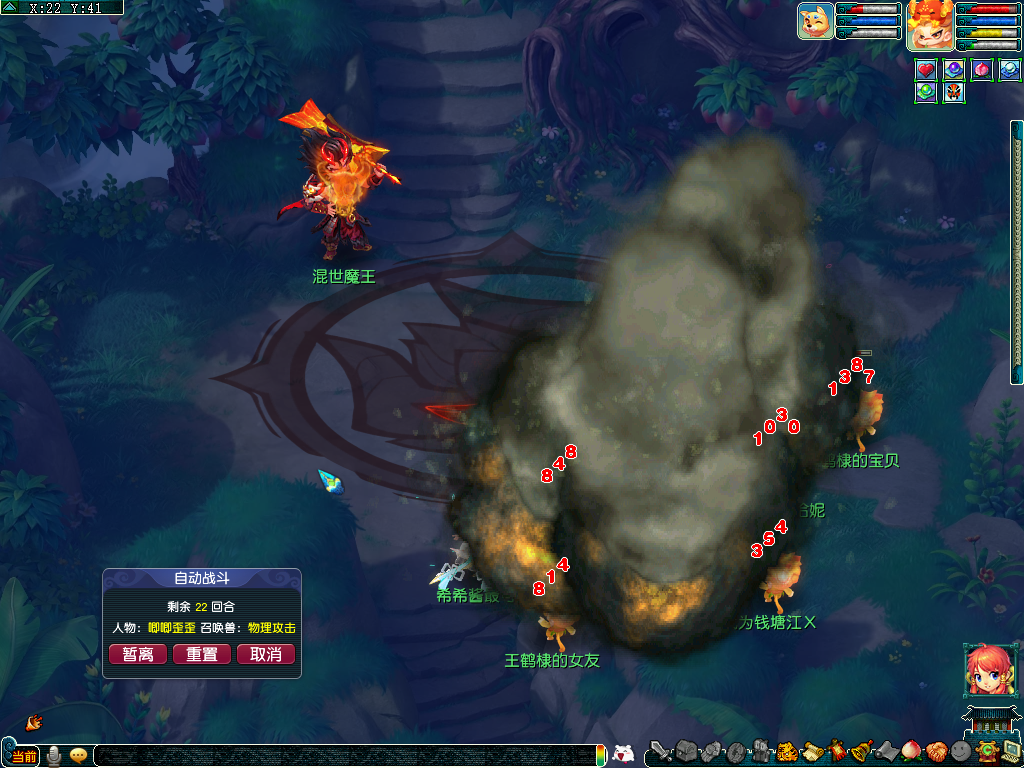The height and width of the screenshot is (768, 1024).
Task: Reset auto-battle with the 重置 button
Action: 202,654
